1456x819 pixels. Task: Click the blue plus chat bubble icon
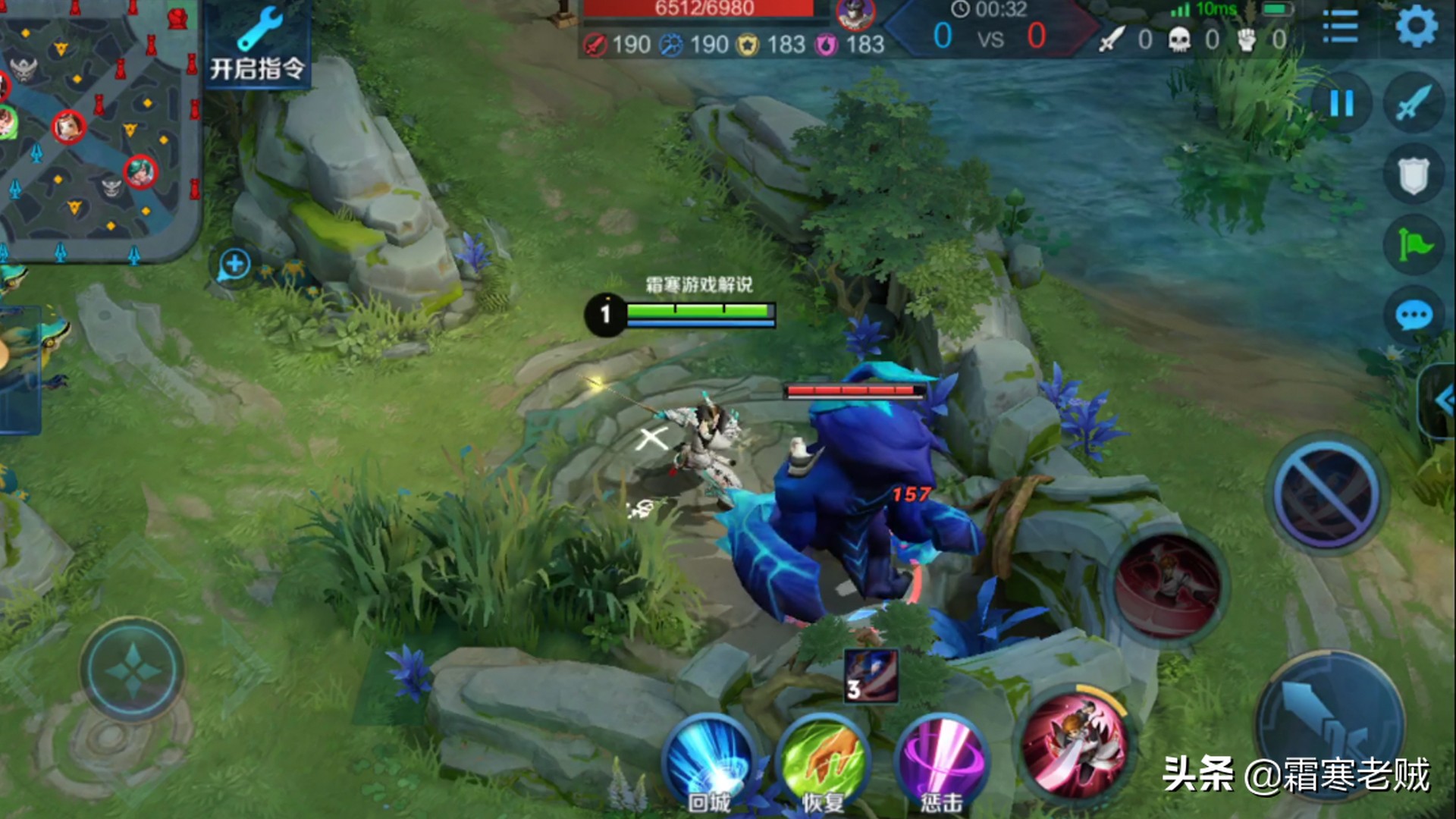[x=234, y=265]
